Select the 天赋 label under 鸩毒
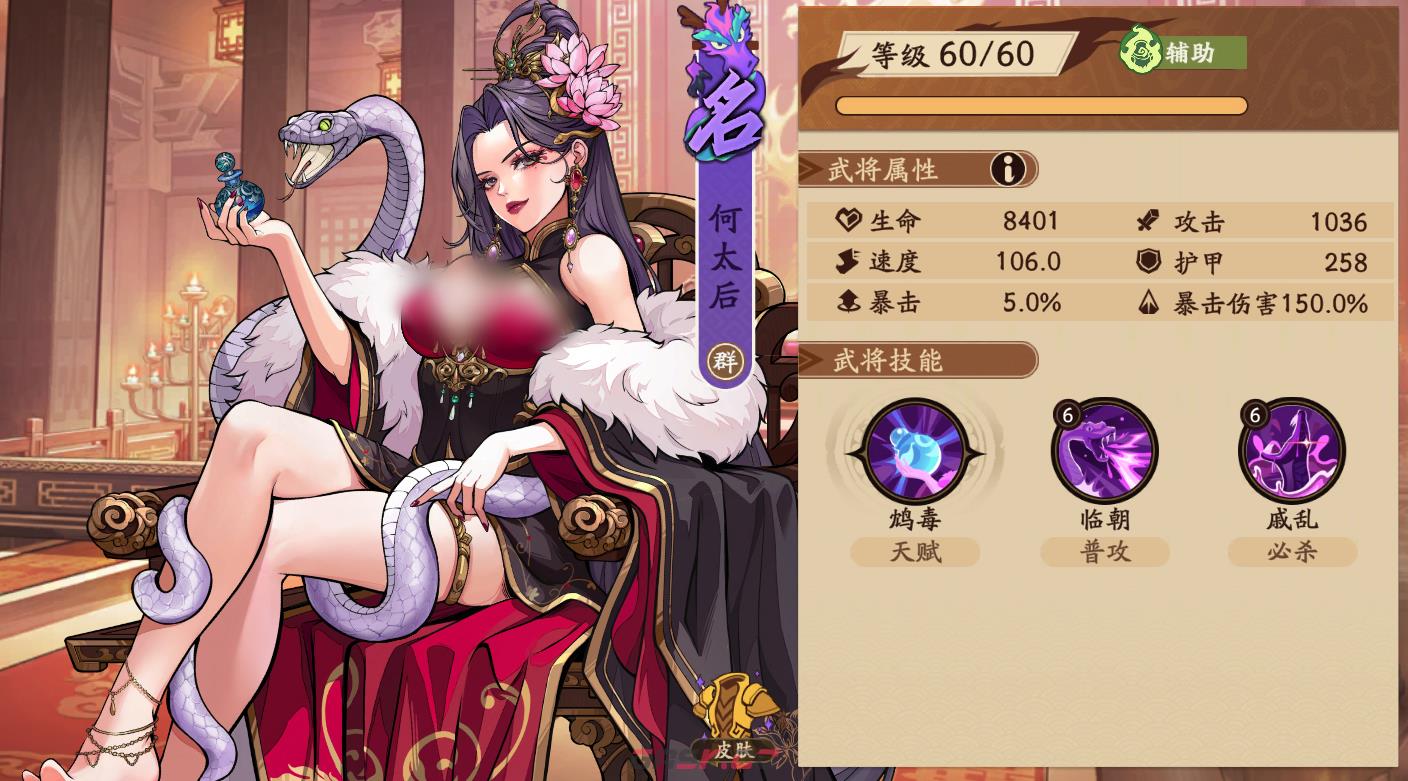Image resolution: width=1408 pixels, height=781 pixels. 914,552
